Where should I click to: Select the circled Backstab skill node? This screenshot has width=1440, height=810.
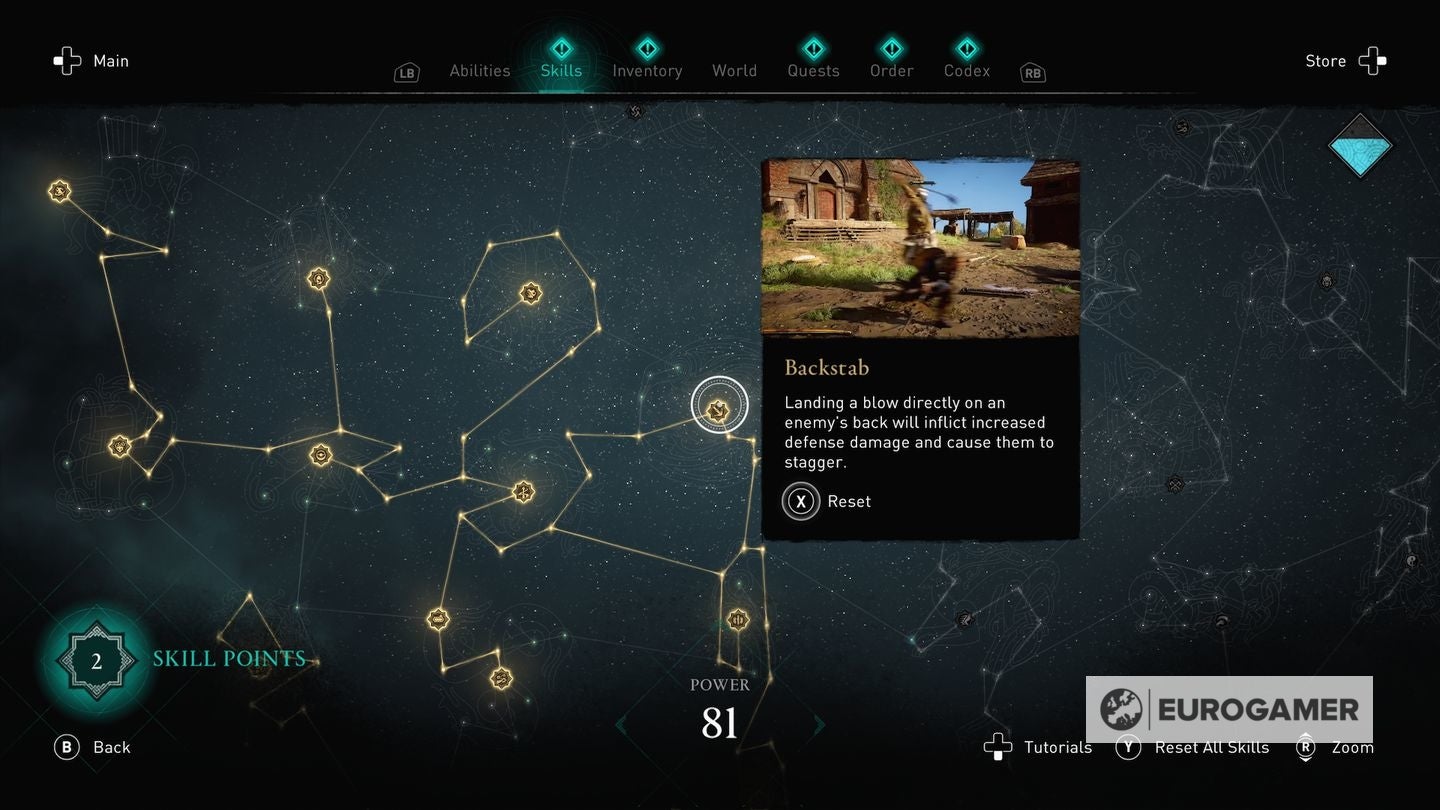click(x=718, y=405)
